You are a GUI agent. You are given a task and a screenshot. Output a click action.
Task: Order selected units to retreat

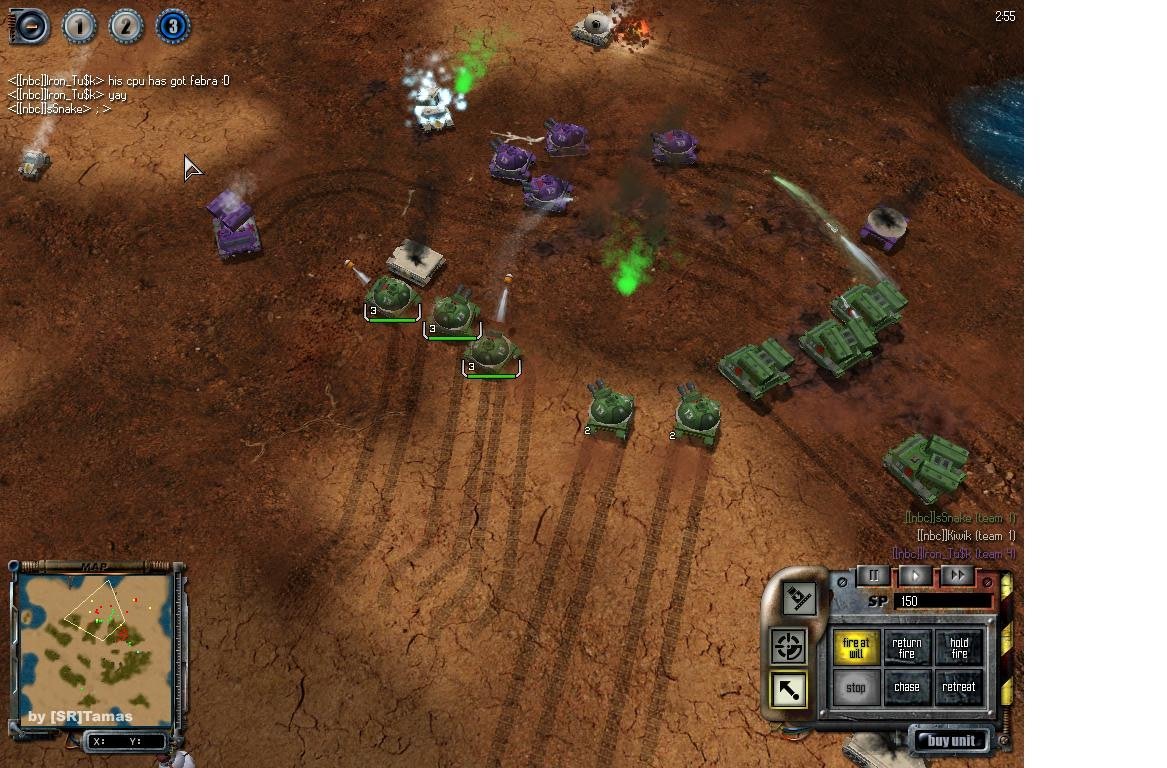(959, 688)
